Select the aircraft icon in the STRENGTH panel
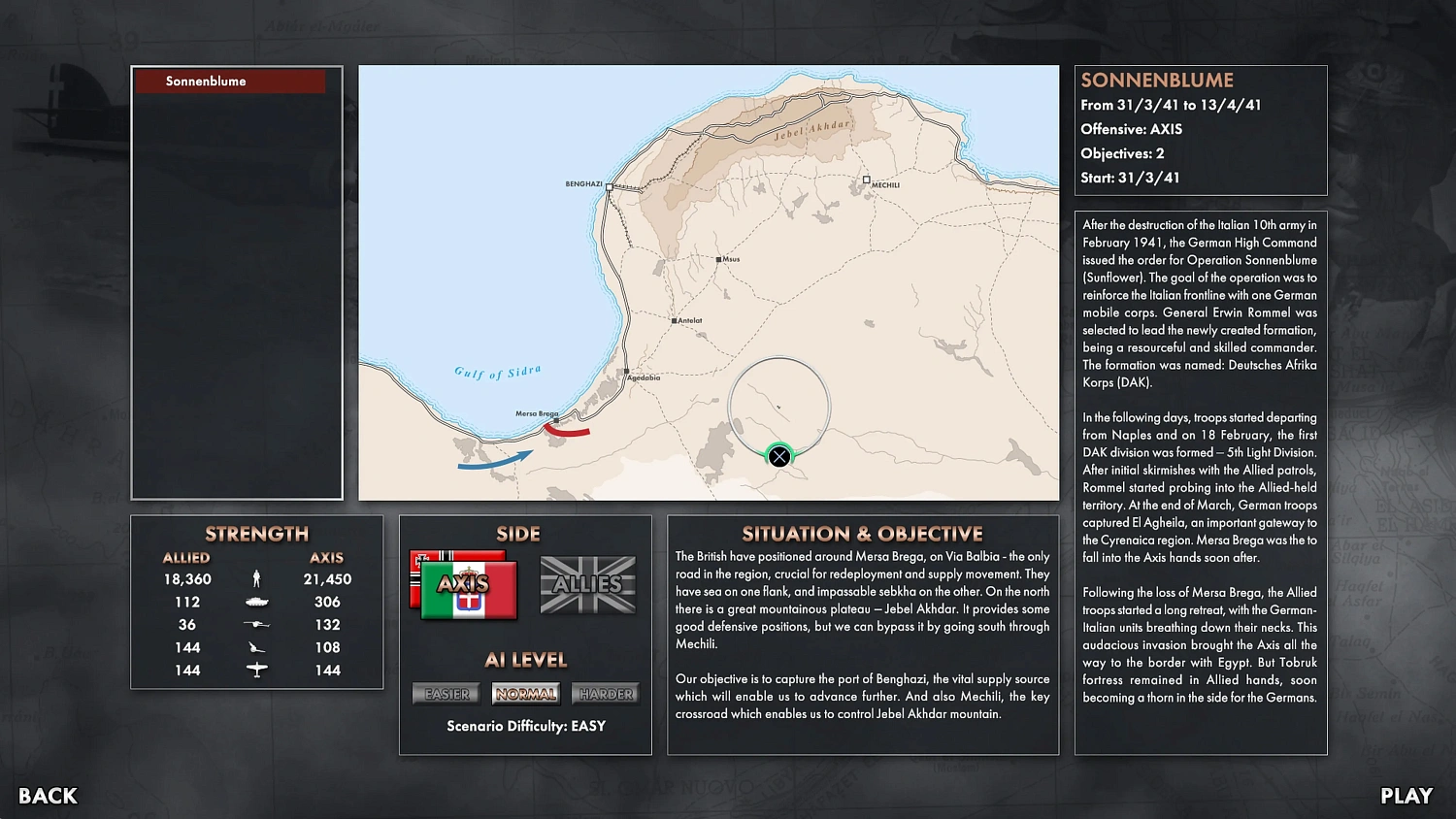Viewport: 1456px width, 819px height. pyautogui.click(x=256, y=670)
